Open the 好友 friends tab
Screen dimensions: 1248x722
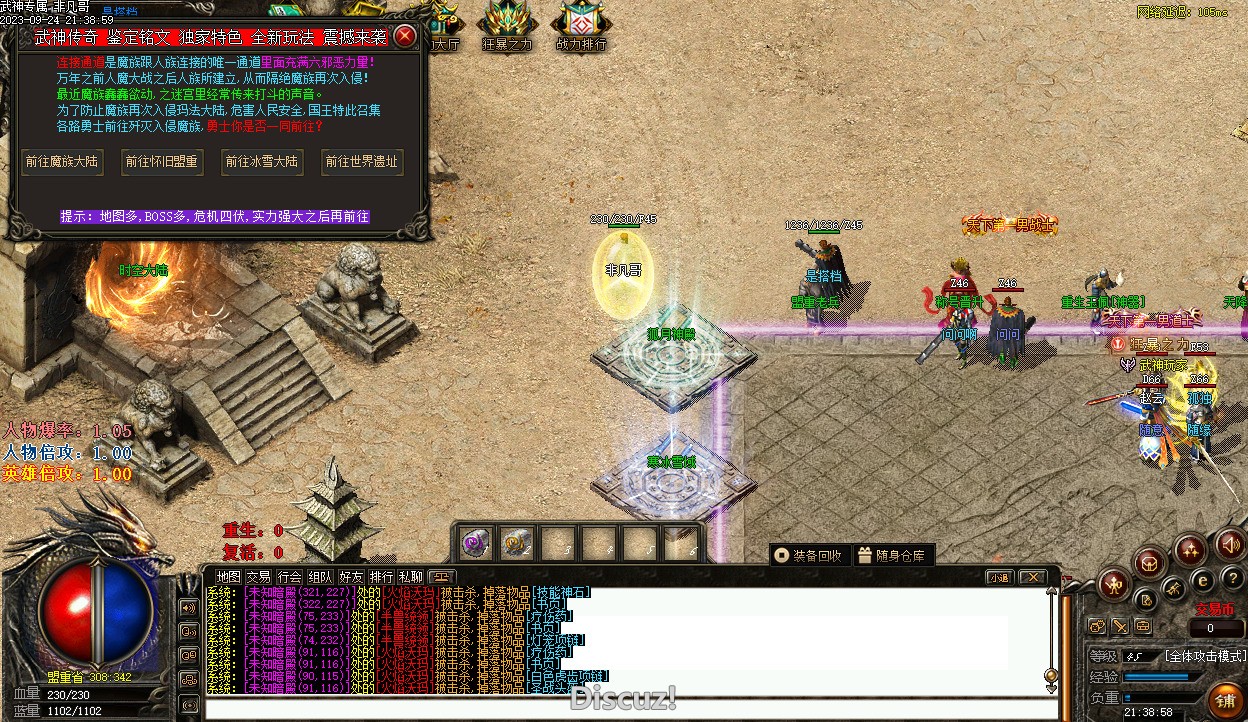pos(351,577)
